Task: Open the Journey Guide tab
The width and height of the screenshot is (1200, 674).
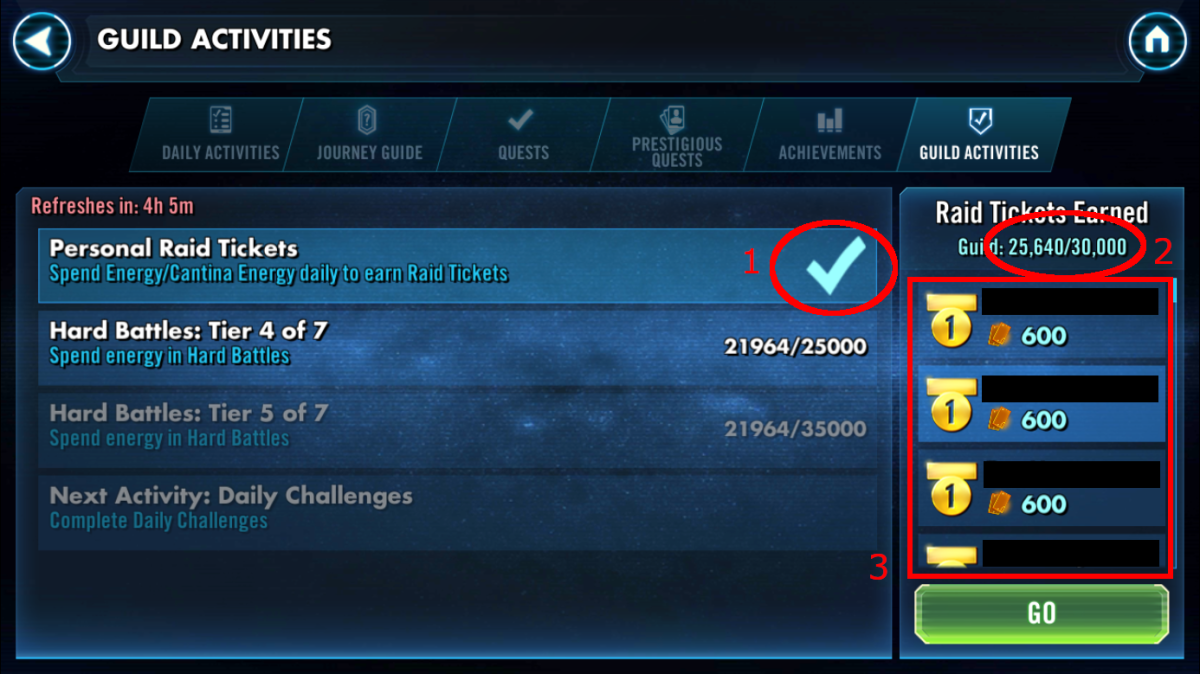Action: click(369, 135)
